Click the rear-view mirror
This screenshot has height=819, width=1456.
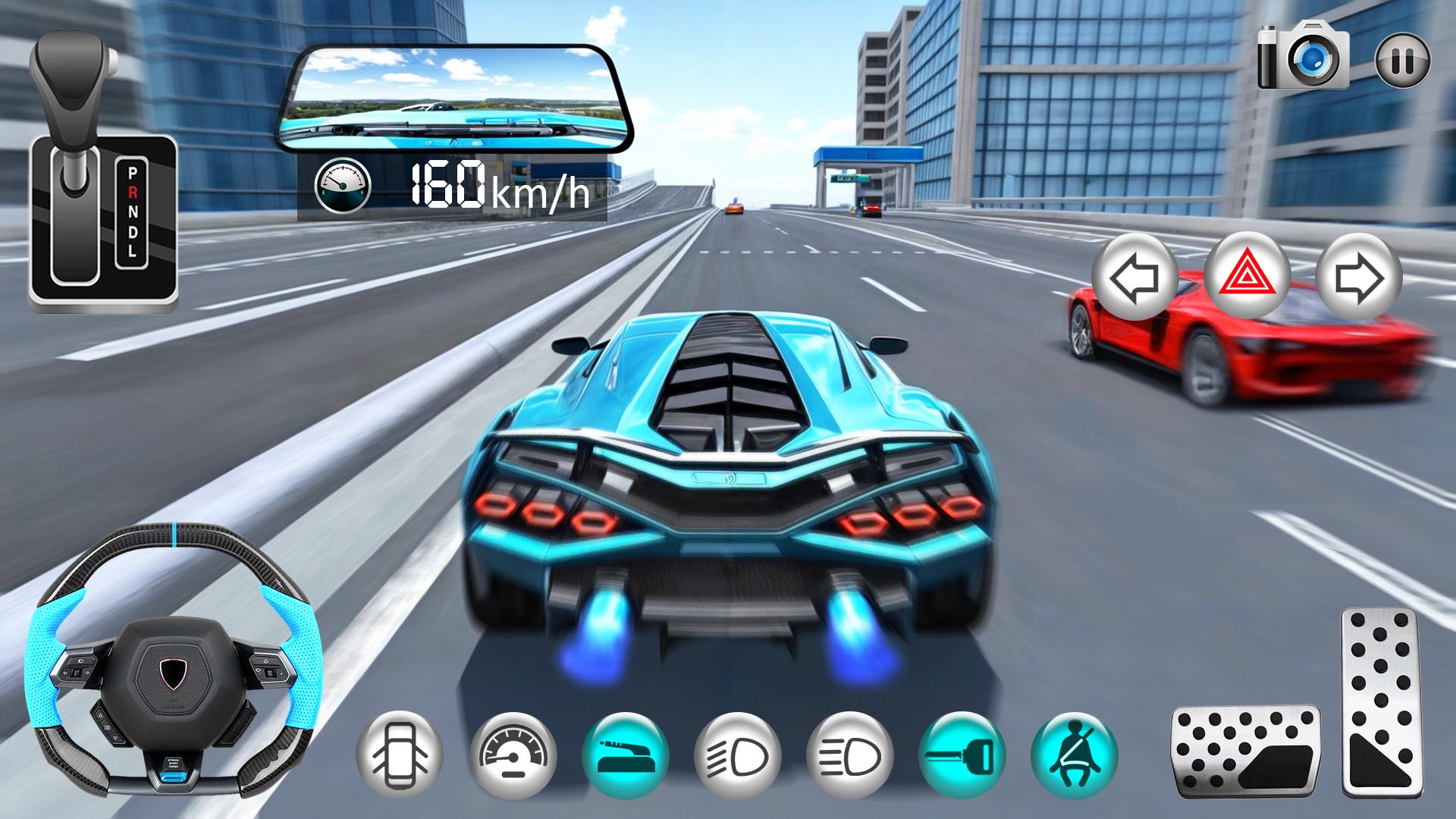point(453,99)
